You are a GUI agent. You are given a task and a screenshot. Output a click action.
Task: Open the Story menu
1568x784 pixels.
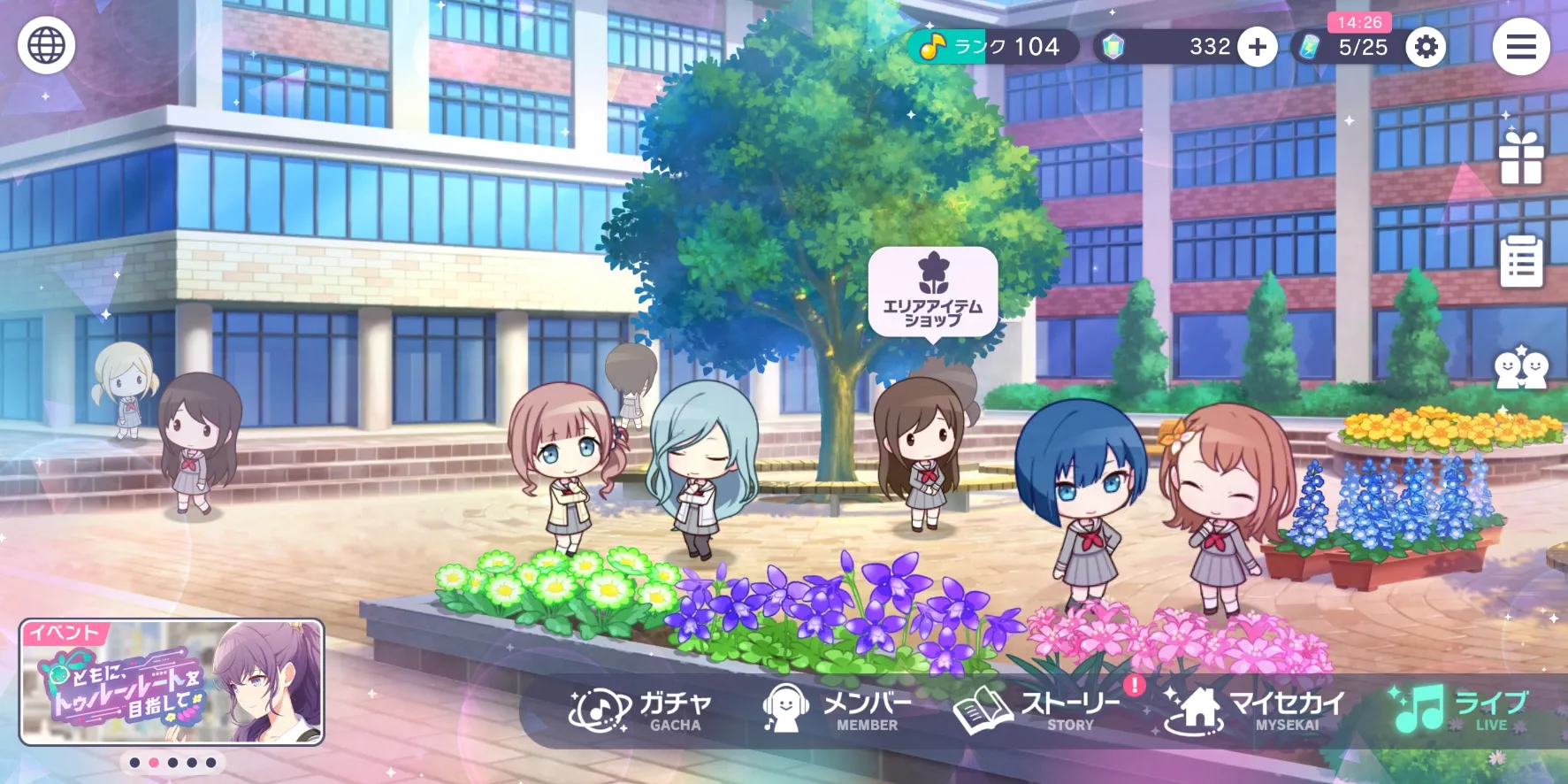(x=1038, y=711)
